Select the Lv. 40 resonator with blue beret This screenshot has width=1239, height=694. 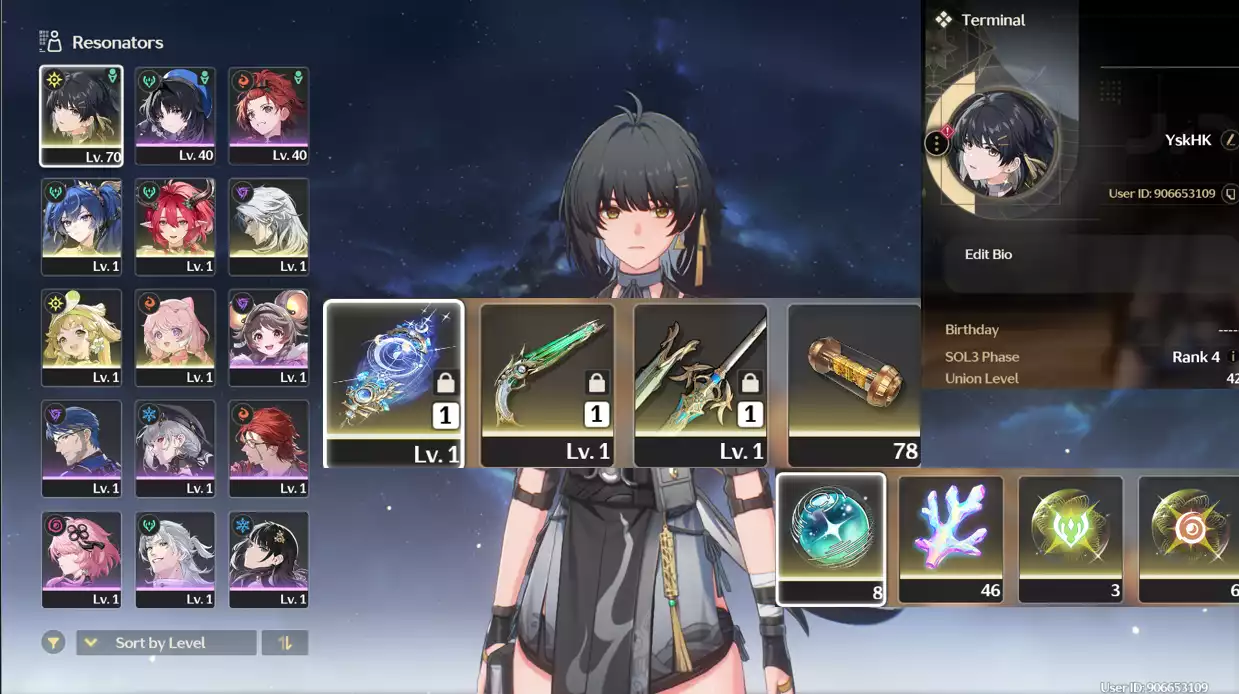click(175, 116)
